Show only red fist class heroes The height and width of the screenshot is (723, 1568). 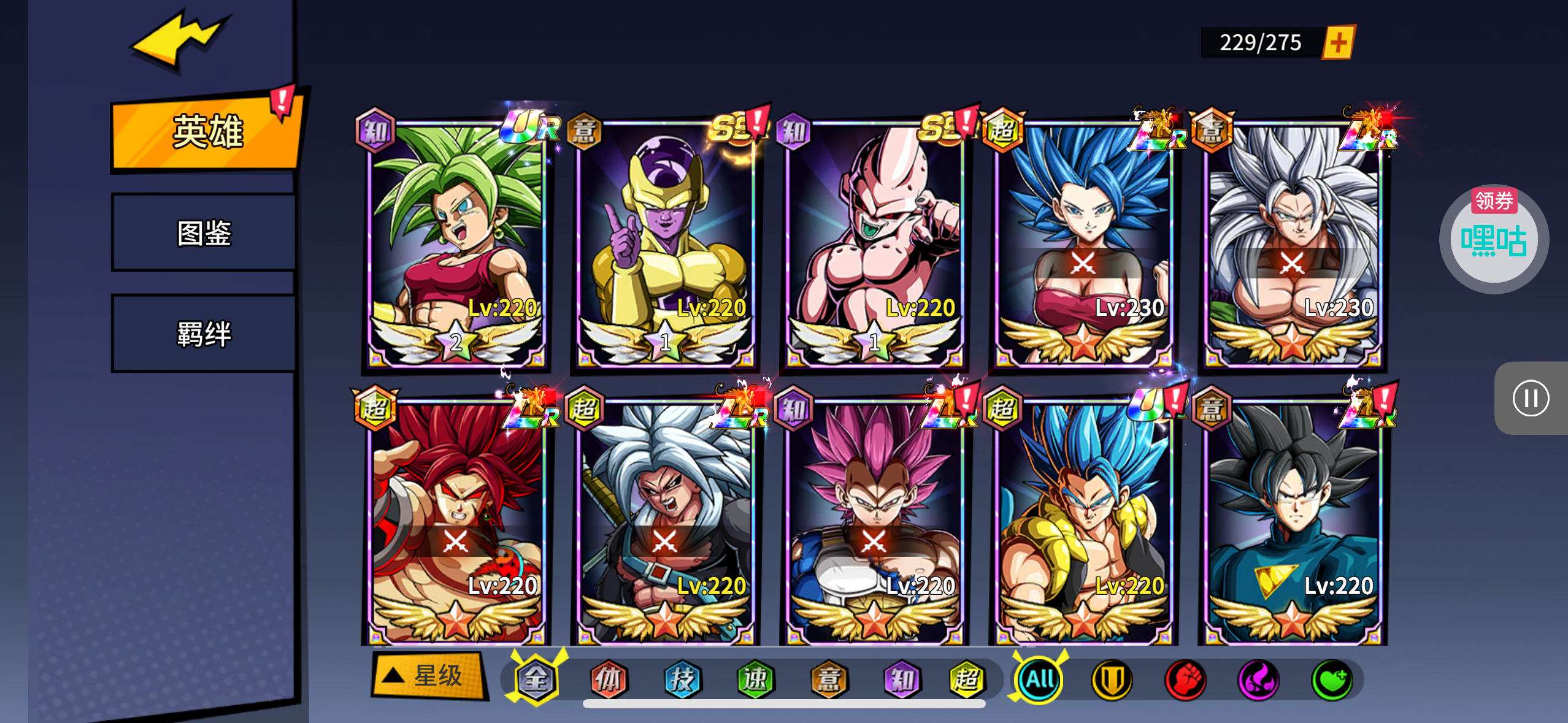pyautogui.click(x=1185, y=679)
